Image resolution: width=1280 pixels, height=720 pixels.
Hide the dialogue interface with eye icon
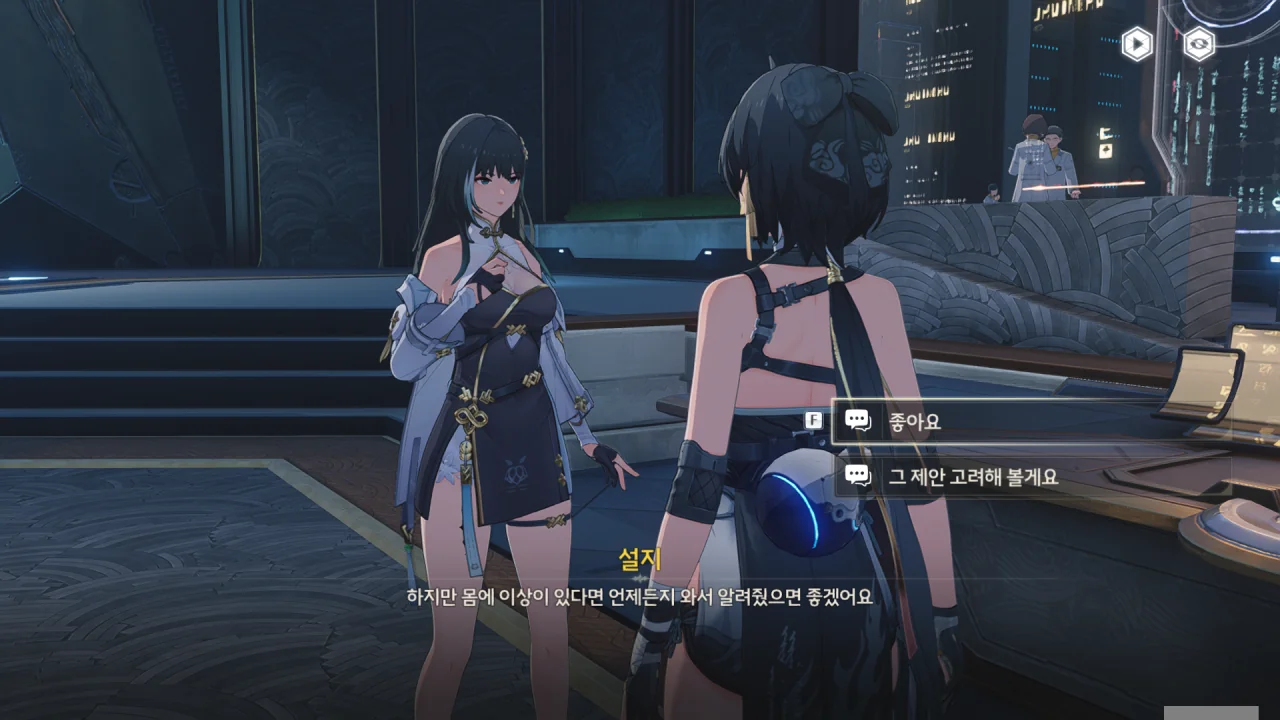[1198, 44]
